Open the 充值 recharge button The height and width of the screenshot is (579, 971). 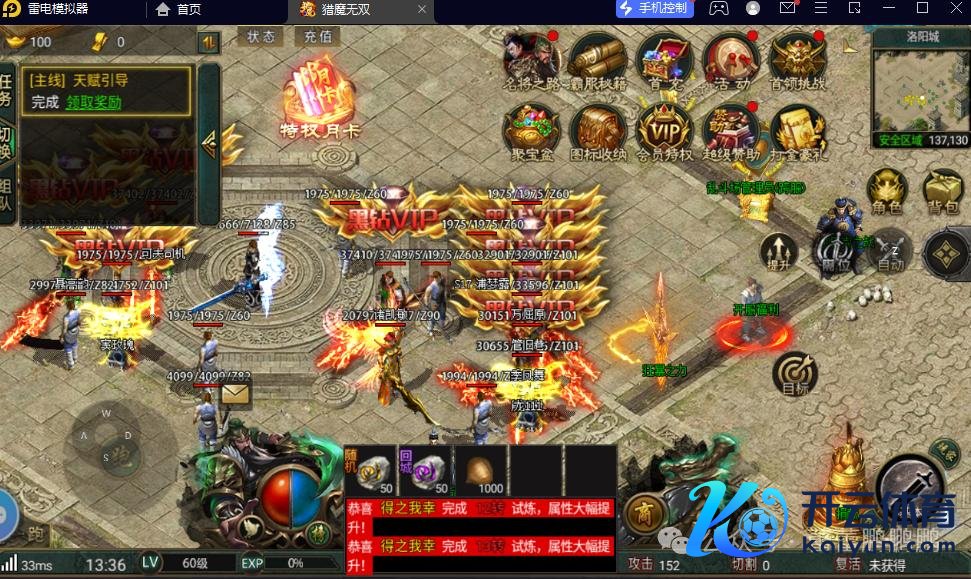[x=318, y=36]
